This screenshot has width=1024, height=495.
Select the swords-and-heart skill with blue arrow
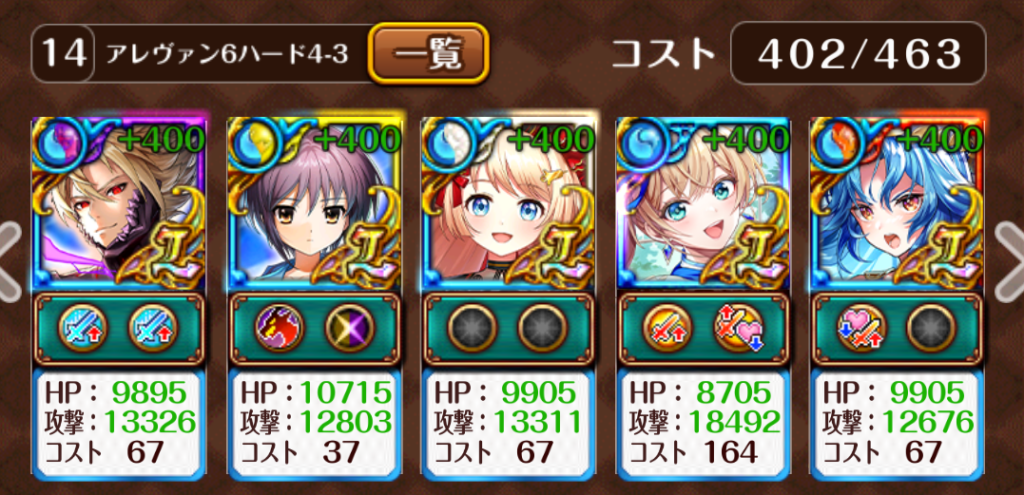[740, 328]
